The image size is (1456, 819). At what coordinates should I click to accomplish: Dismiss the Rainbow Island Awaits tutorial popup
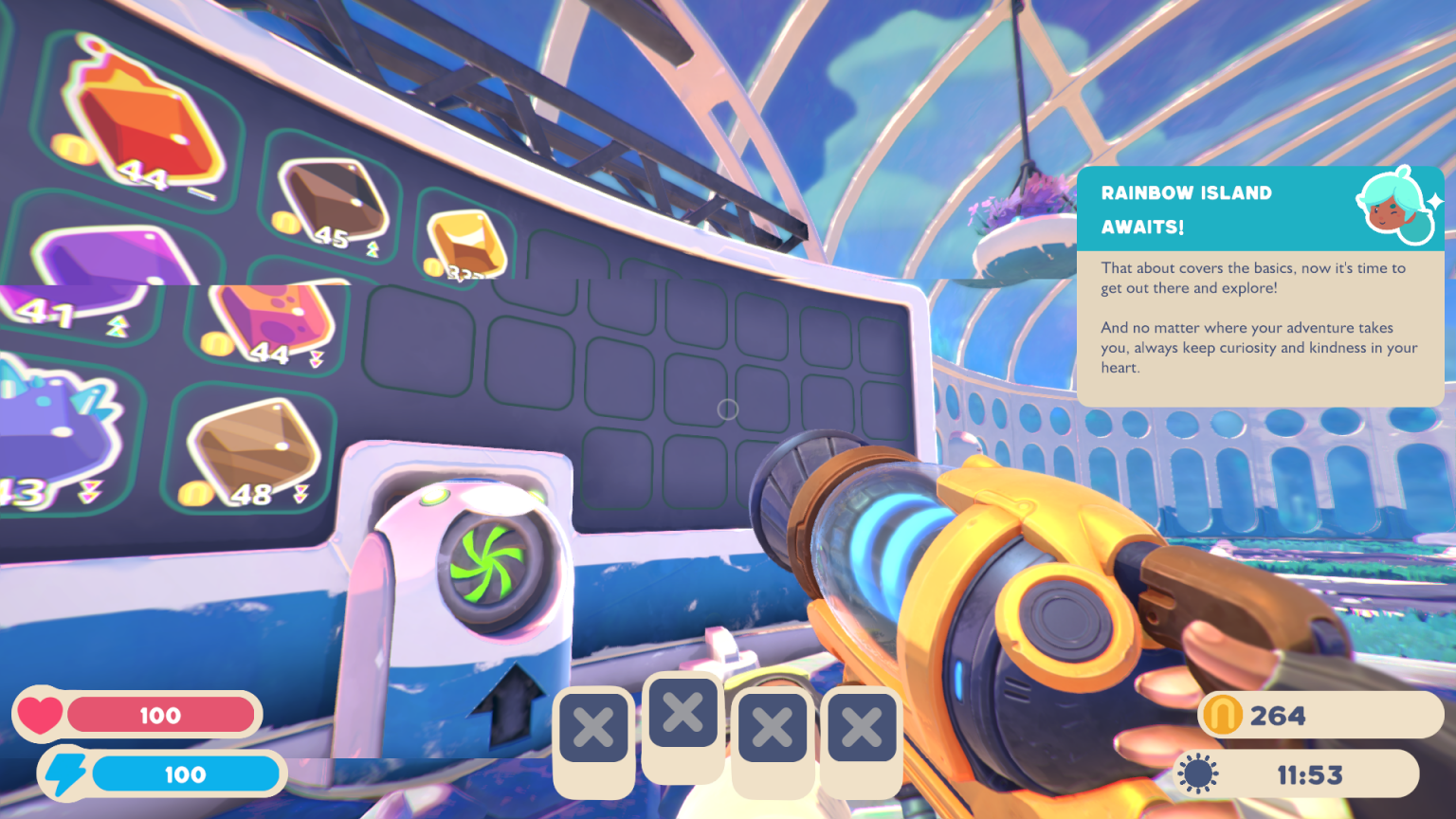tap(1261, 284)
